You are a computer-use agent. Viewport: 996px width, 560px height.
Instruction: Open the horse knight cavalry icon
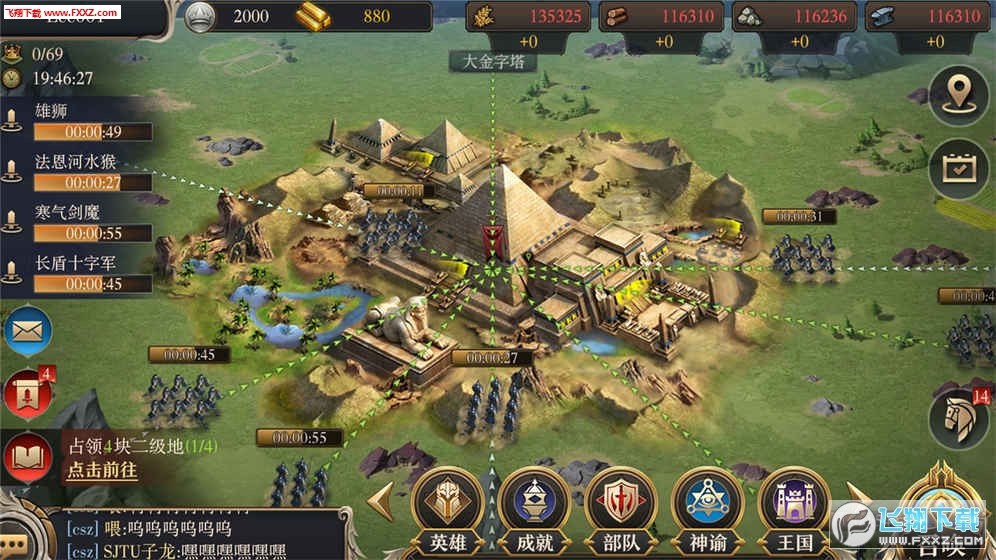tap(958, 418)
